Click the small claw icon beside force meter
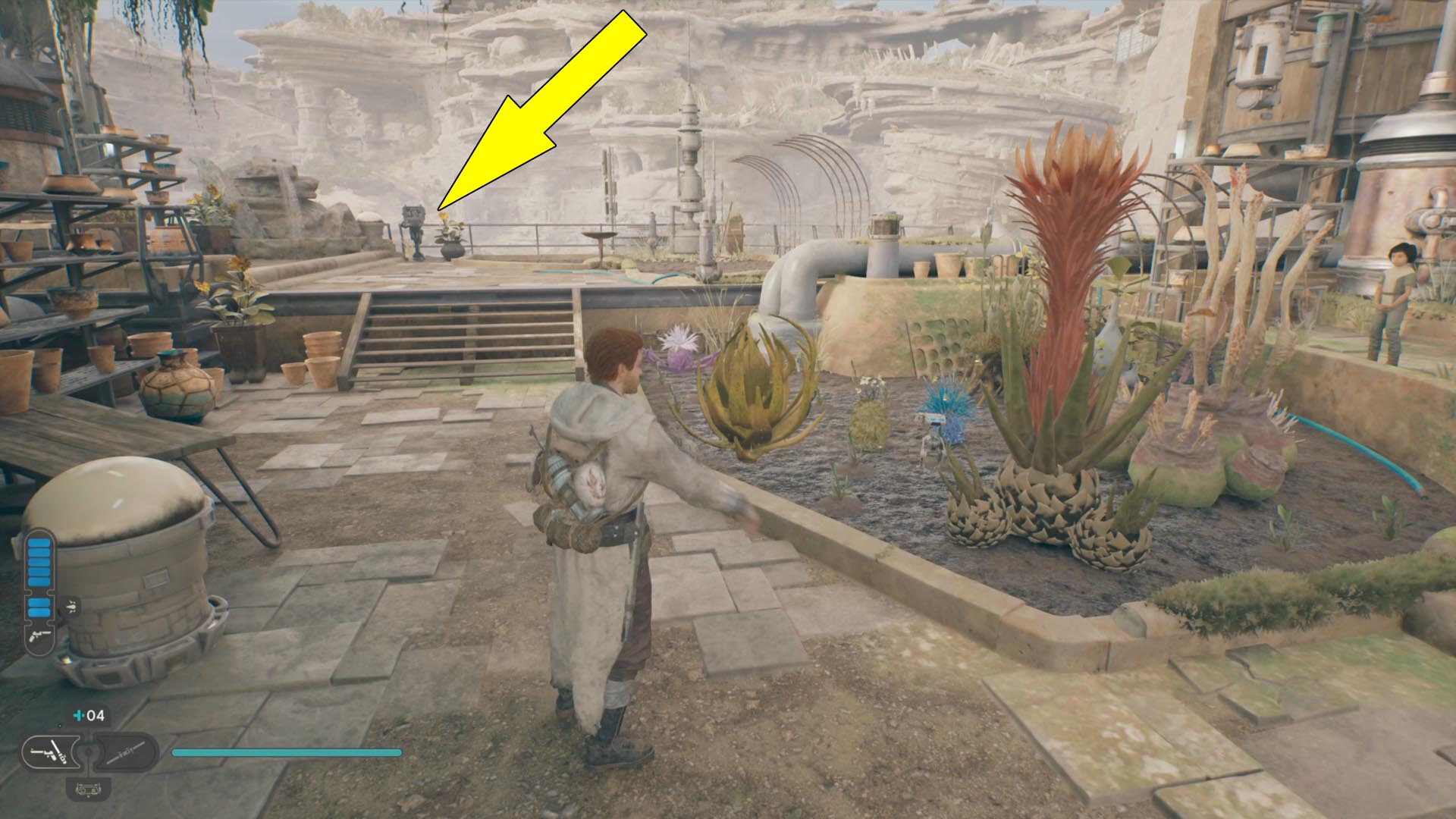 [71, 606]
